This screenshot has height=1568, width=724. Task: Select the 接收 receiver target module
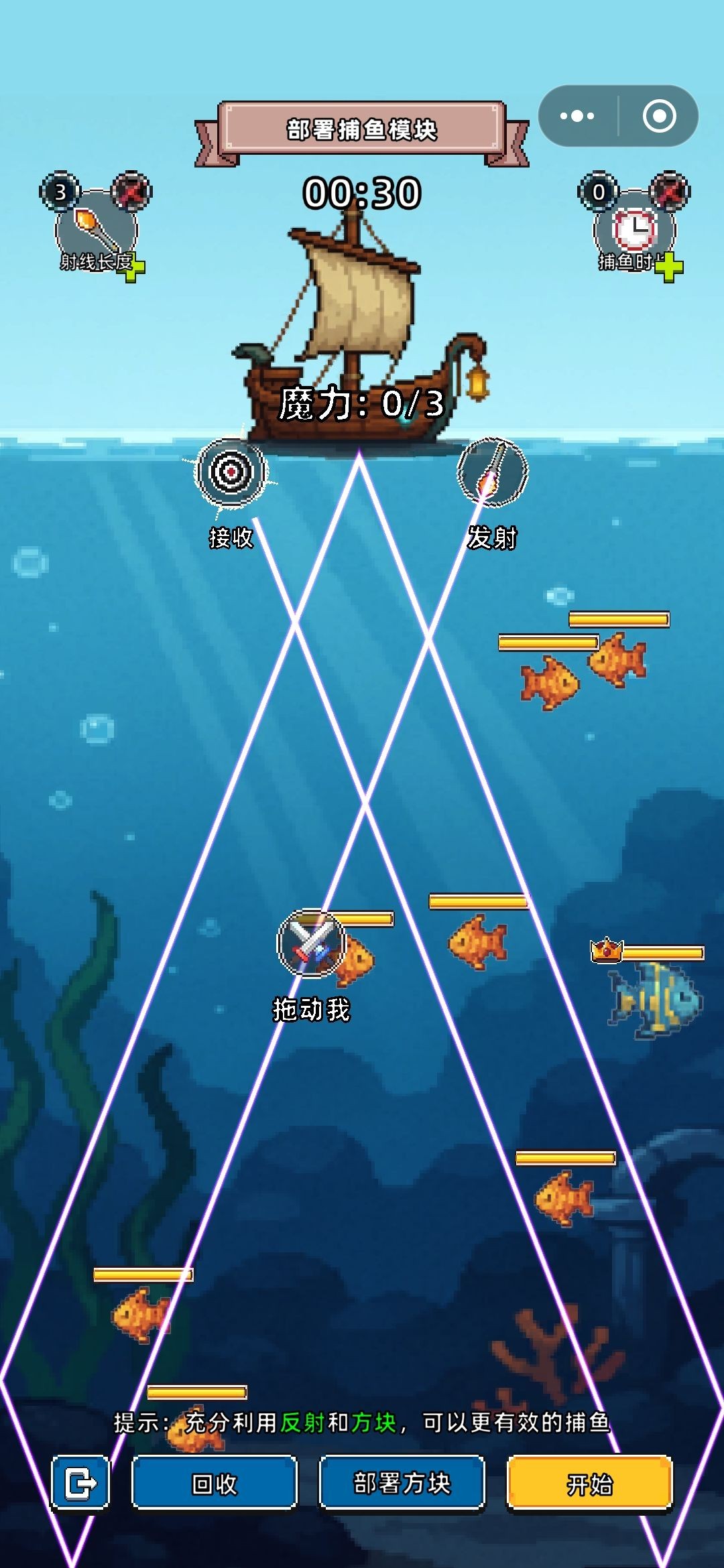pos(231,472)
